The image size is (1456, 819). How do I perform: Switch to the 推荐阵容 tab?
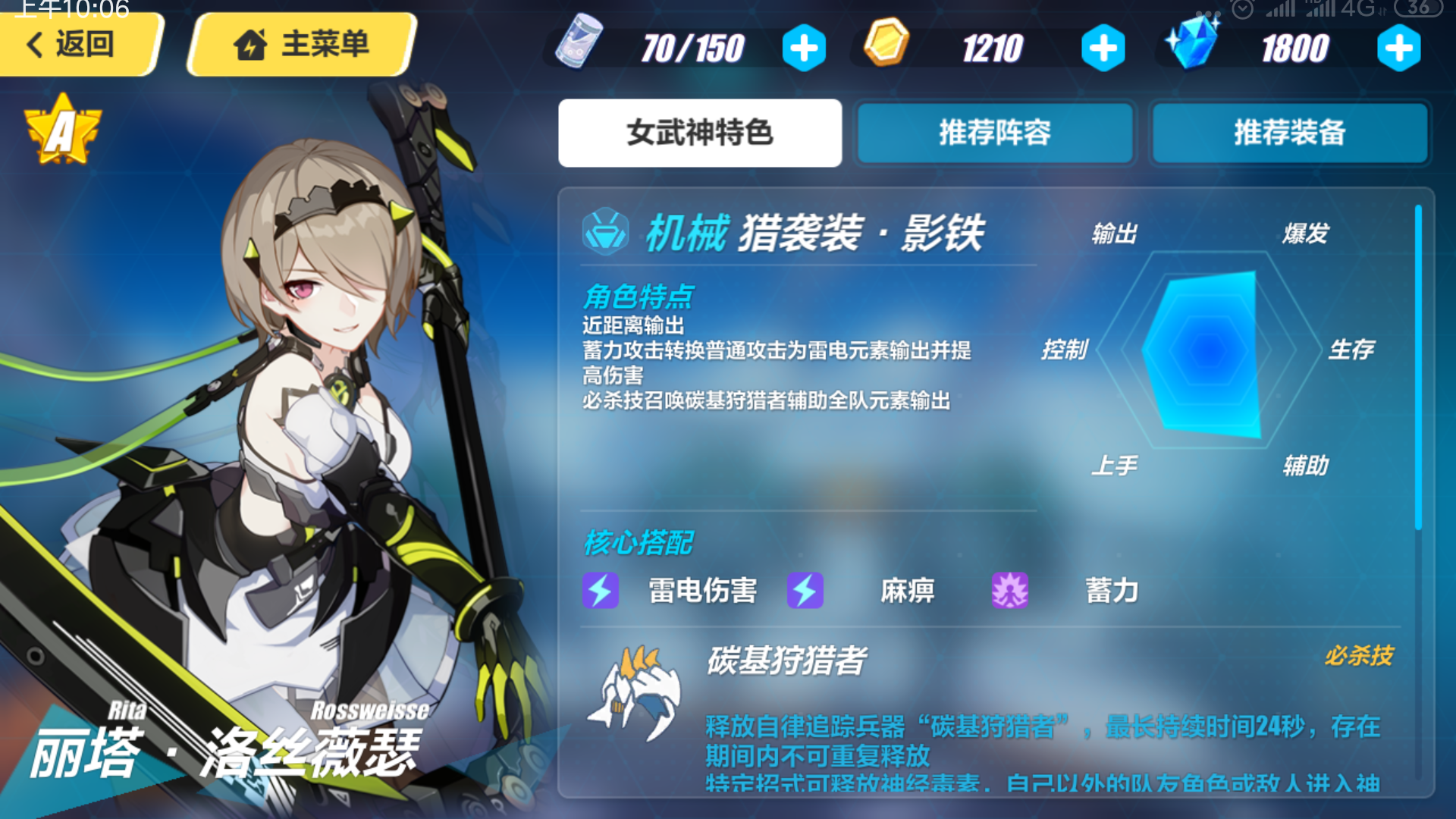994,133
